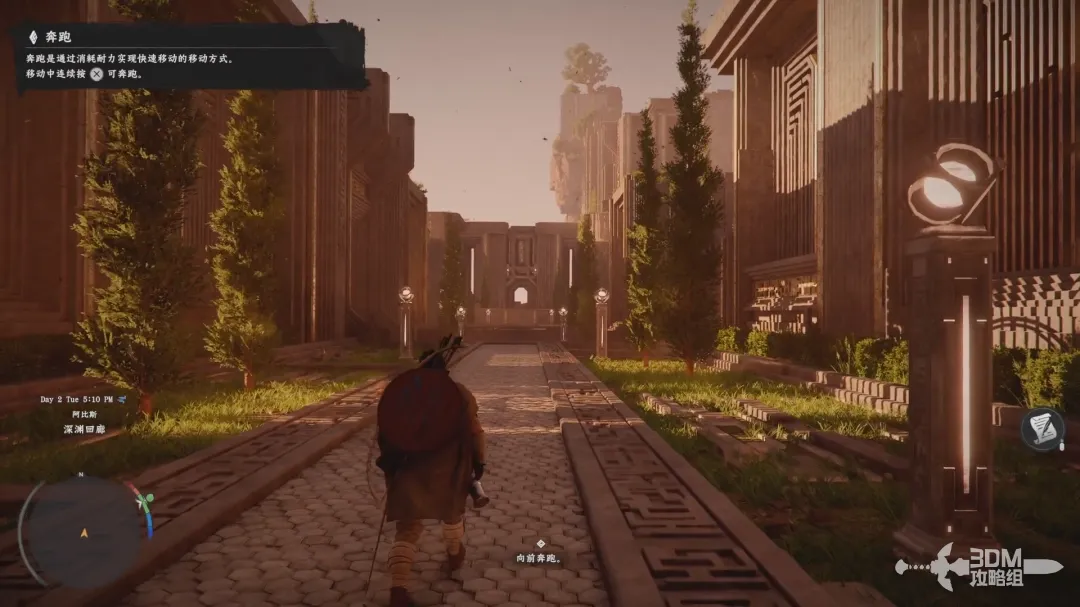
Task: Open the scroll journal icon
Action: pyautogui.click(x=1042, y=429)
